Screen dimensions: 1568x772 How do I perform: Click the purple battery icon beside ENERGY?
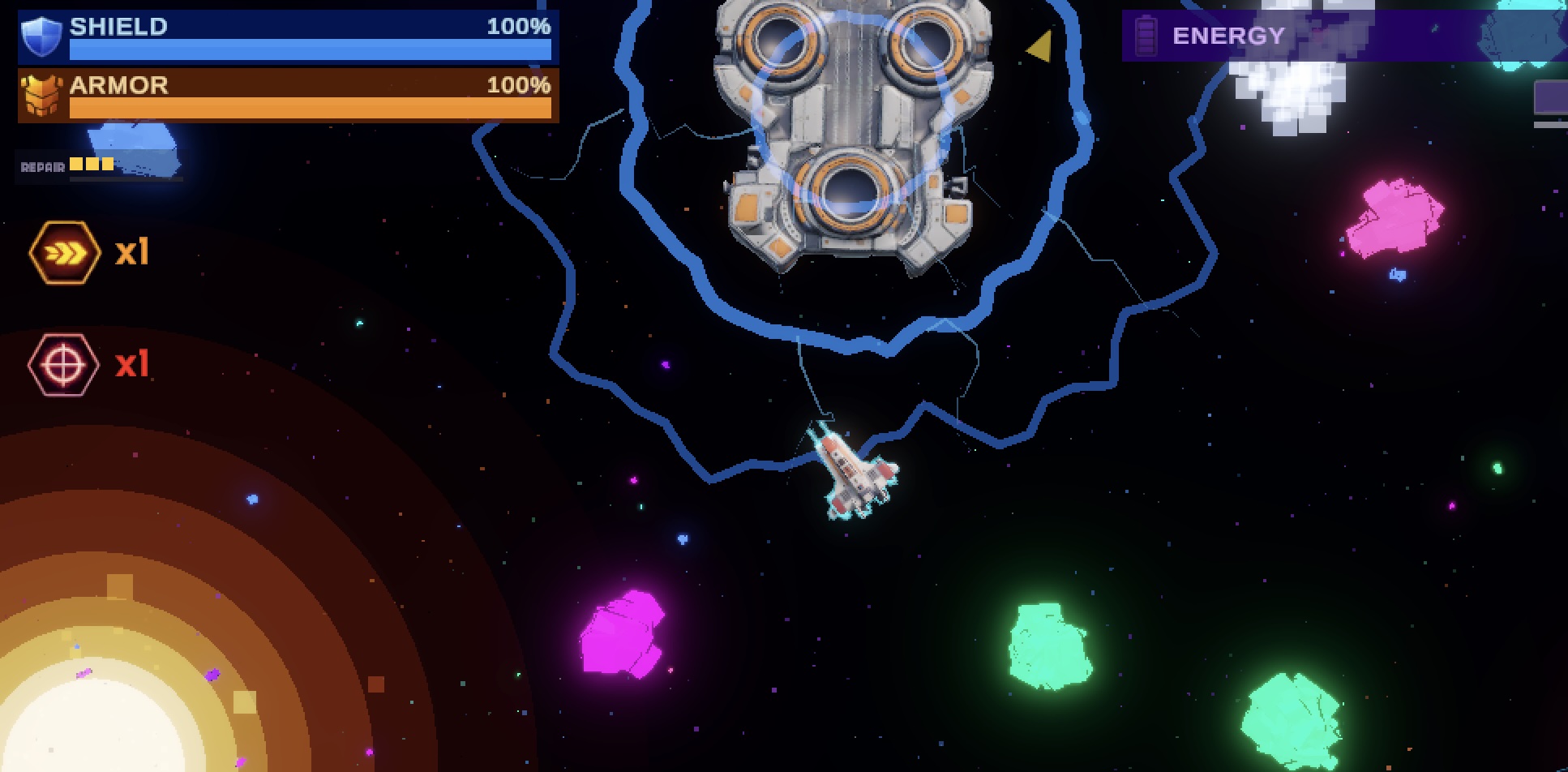tap(1146, 36)
